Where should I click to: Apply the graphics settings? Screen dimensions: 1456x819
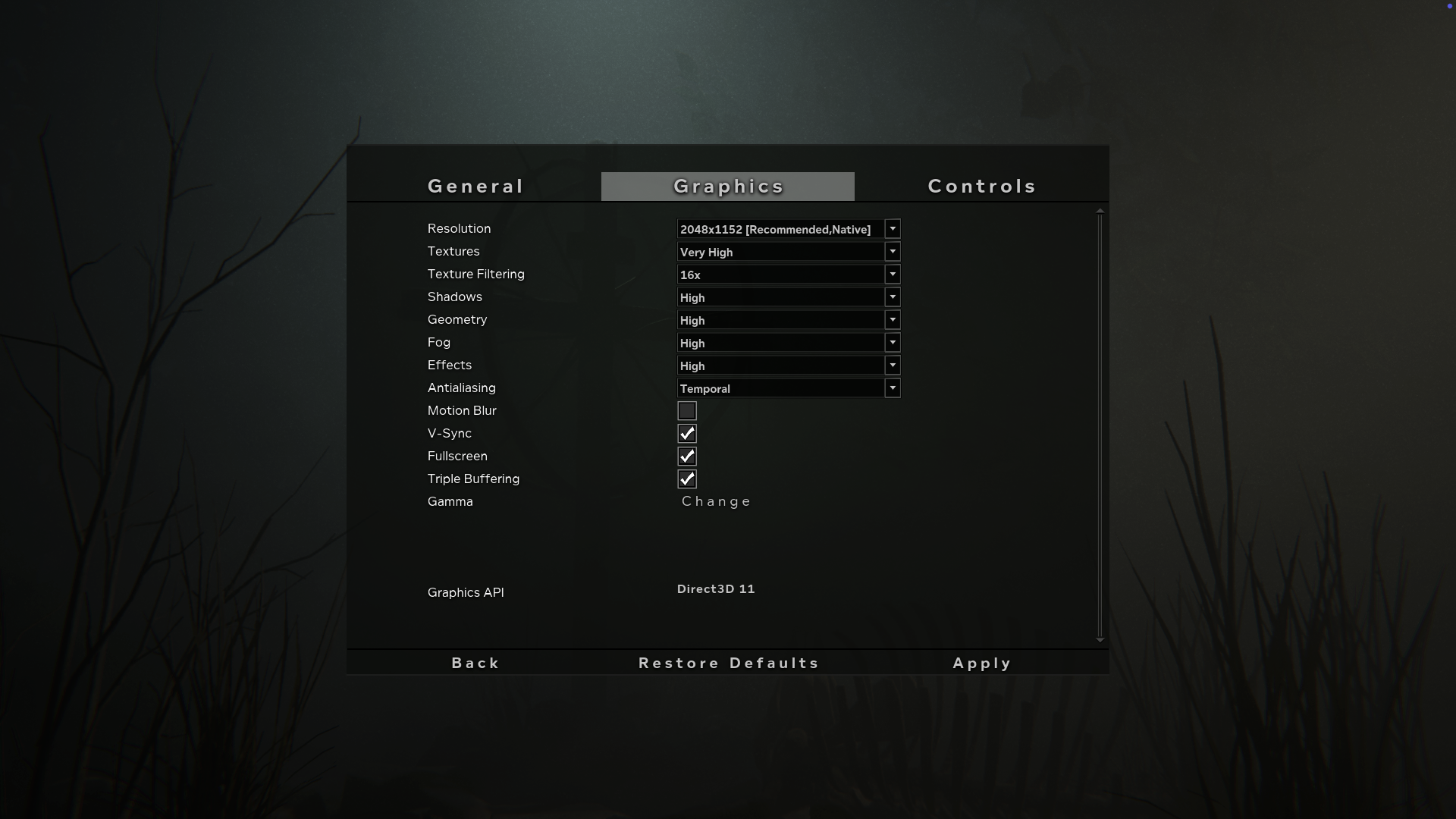tap(981, 662)
